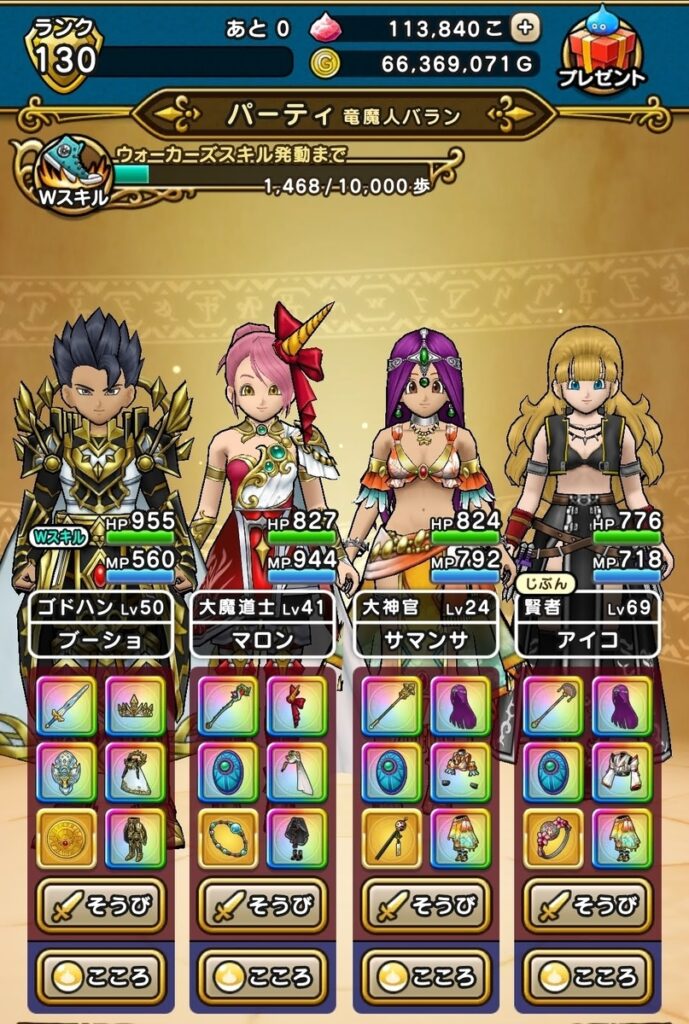Select サマンサ's black wand accessory slot

tap(391, 838)
